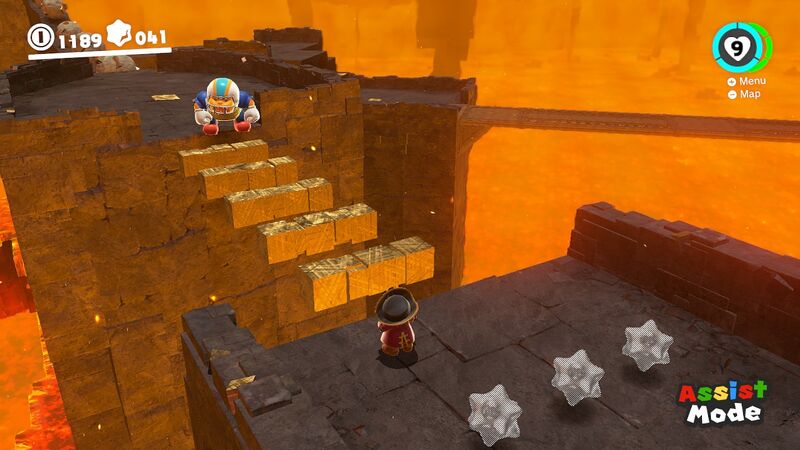800x450 pixels.
Task: Open the Map option
Action: [x=744, y=94]
